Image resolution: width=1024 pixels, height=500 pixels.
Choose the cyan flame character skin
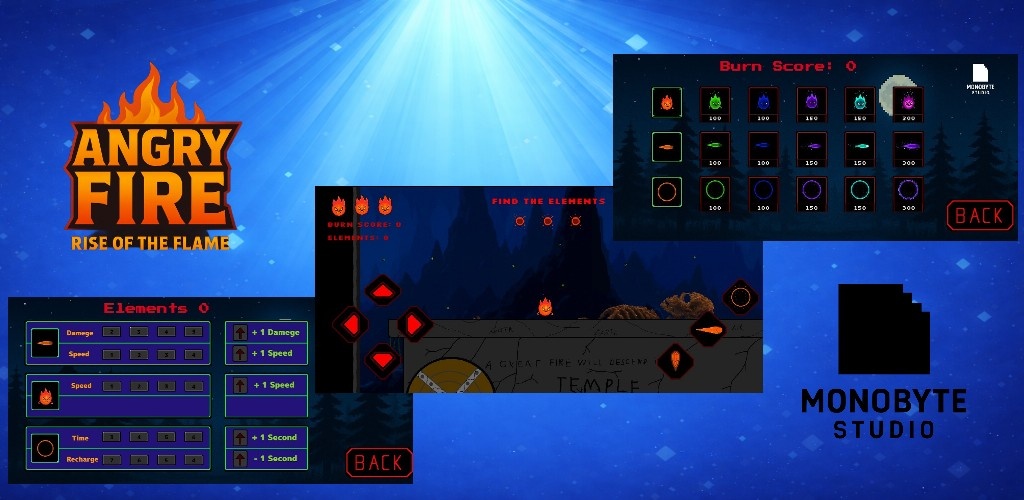[860, 102]
